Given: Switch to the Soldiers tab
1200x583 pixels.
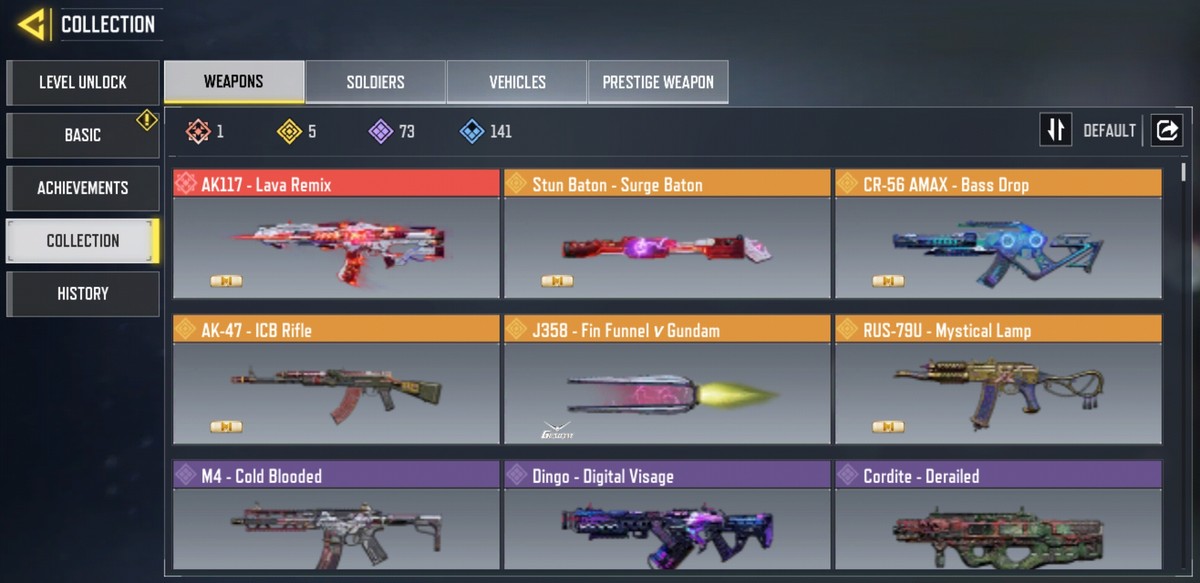Looking at the screenshot, I should point(375,82).
